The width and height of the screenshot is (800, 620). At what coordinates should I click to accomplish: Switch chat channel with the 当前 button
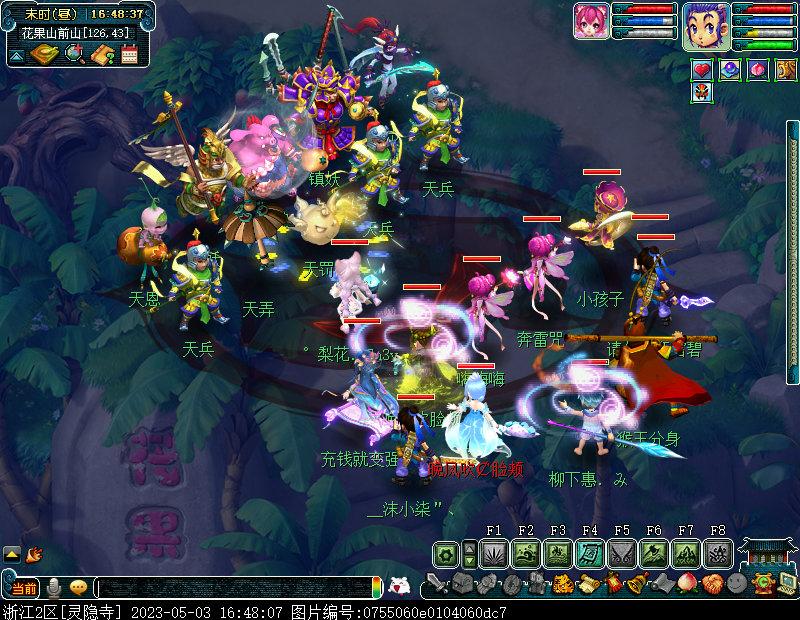tap(22, 587)
